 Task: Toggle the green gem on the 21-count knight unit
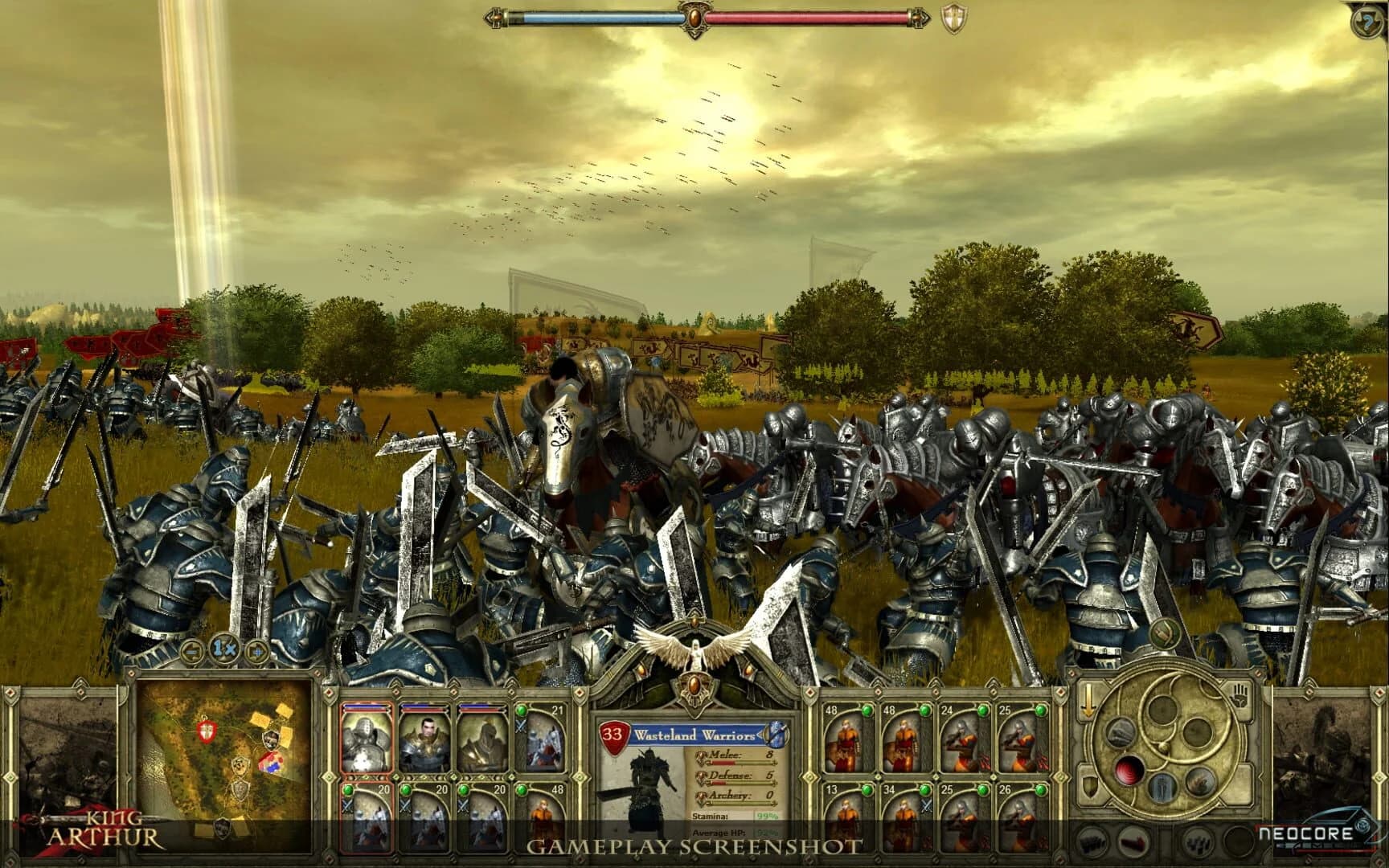point(522,710)
